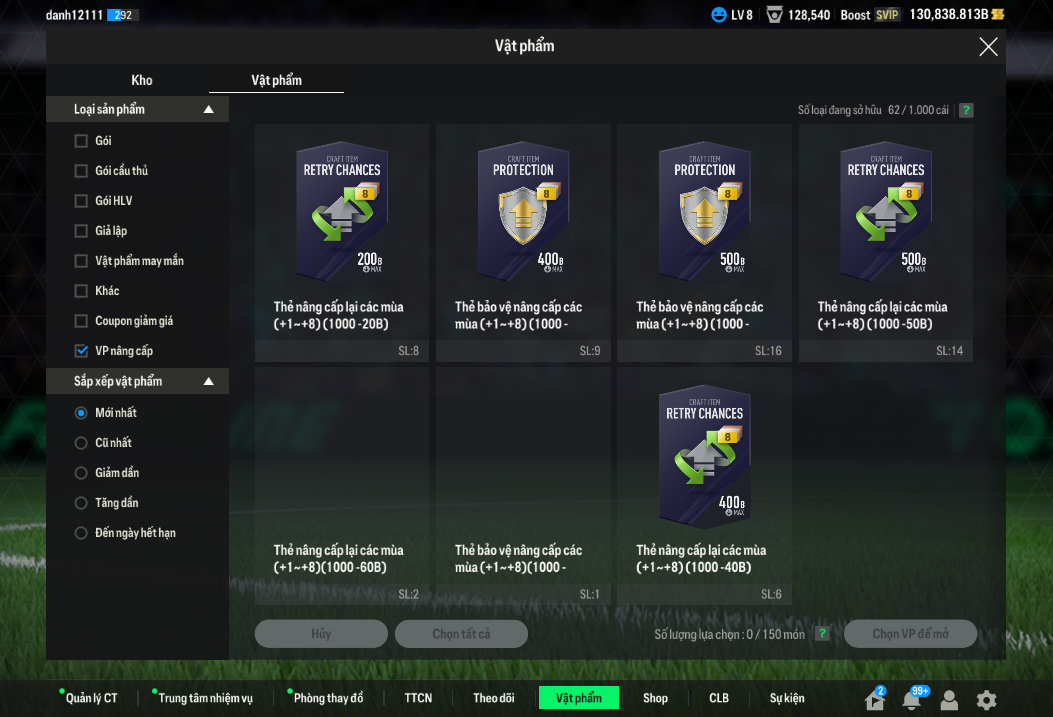Viewport: 1053px width, 717px height.
Task: Close the Vật phẩm window
Action: point(988,46)
